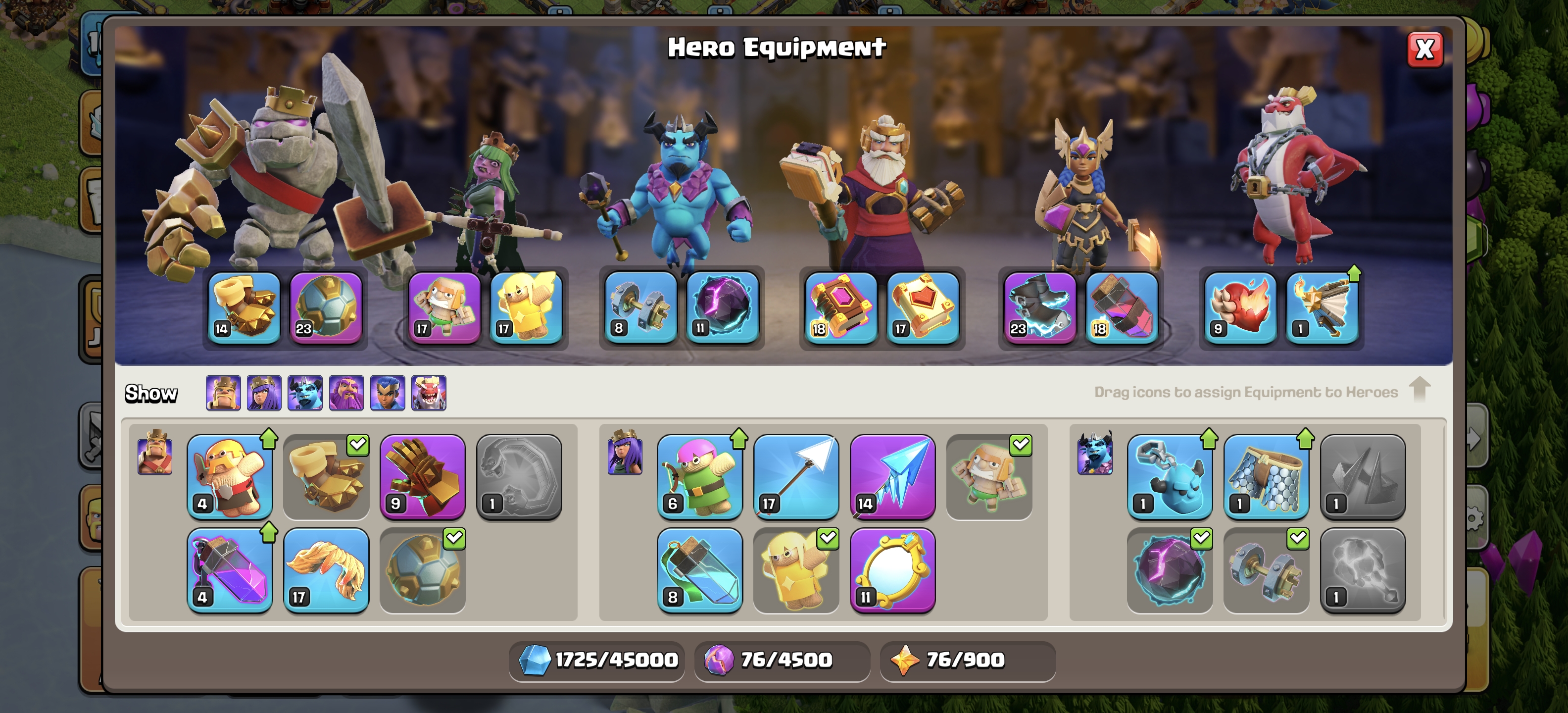Select the equipped heart-in-fist level 9 item
The height and width of the screenshot is (713, 1568).
(1240, 308)
